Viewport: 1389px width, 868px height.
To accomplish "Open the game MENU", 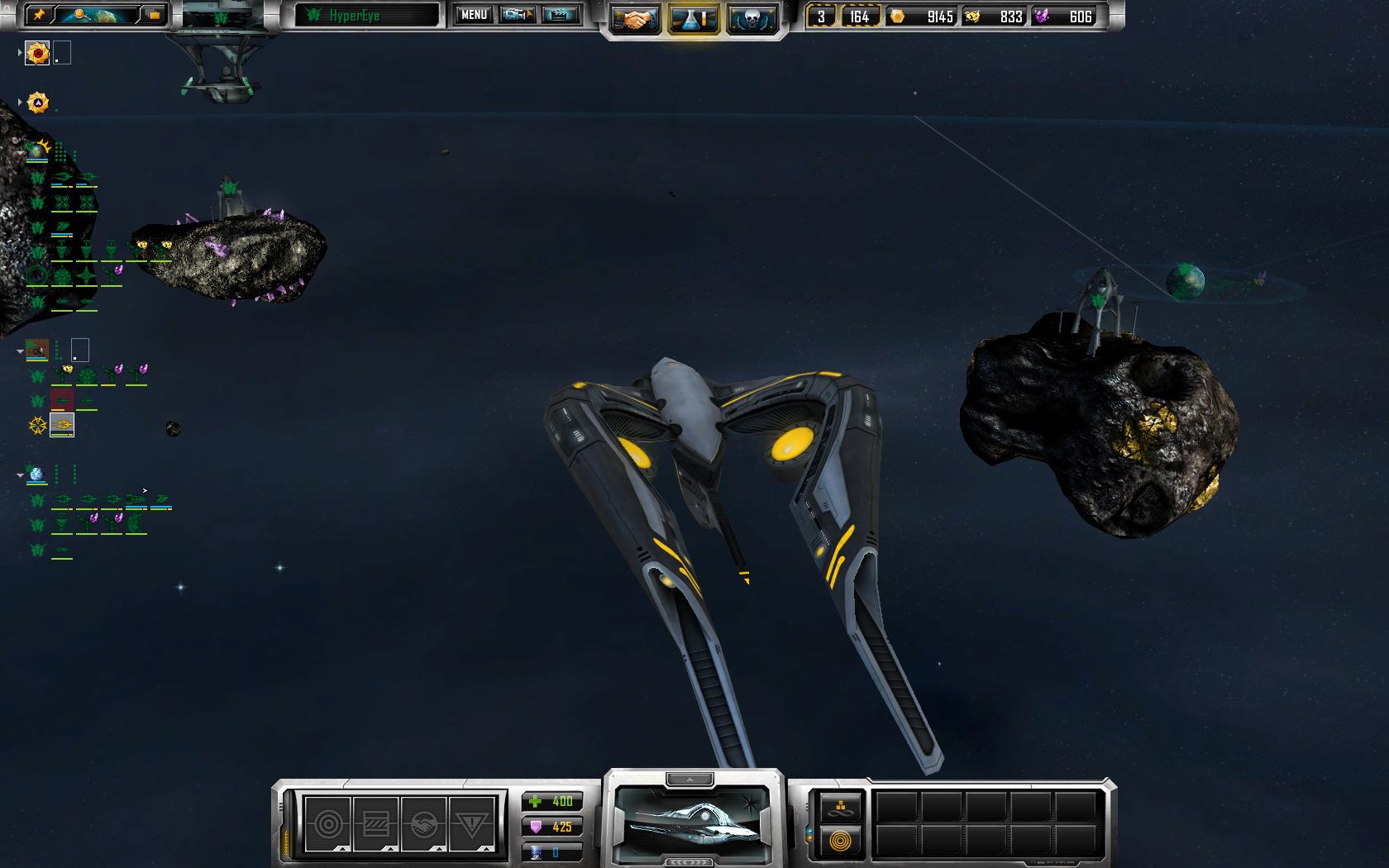I will [474, 15].
